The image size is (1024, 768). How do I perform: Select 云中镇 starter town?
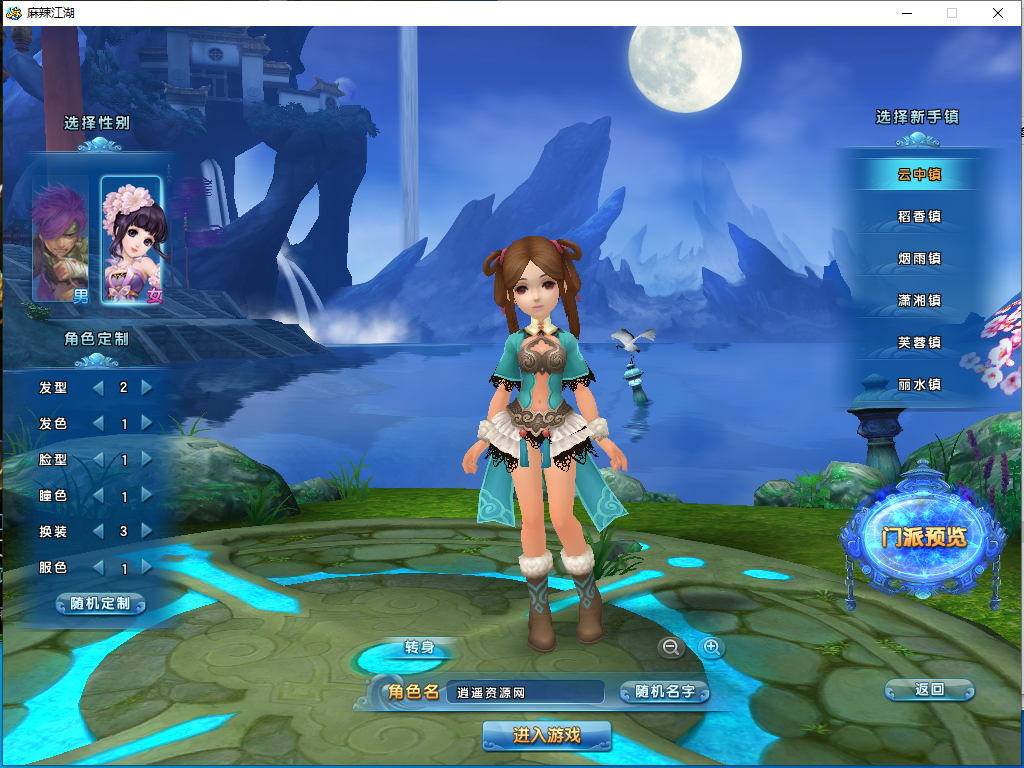(x=919, y=174)
